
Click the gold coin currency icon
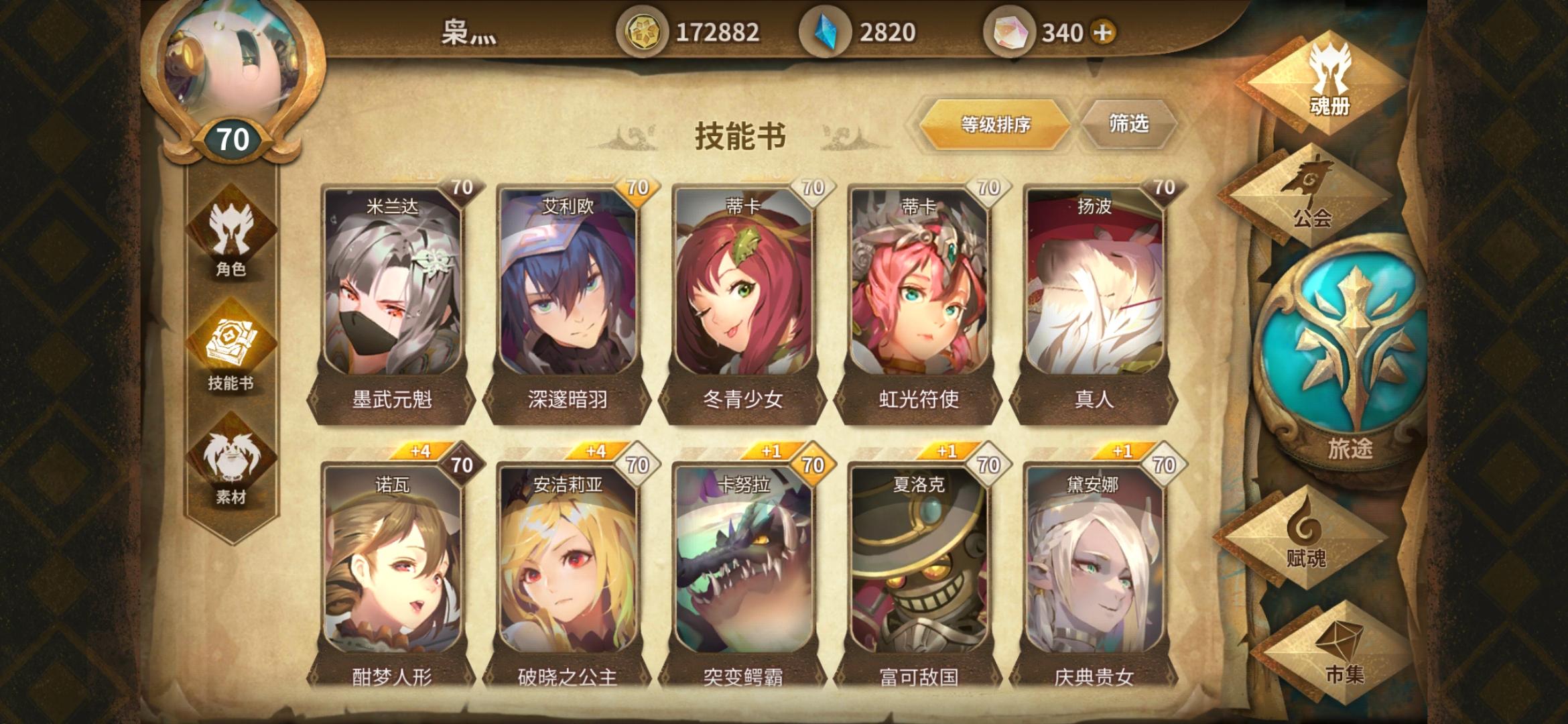[x=645, y=29]
